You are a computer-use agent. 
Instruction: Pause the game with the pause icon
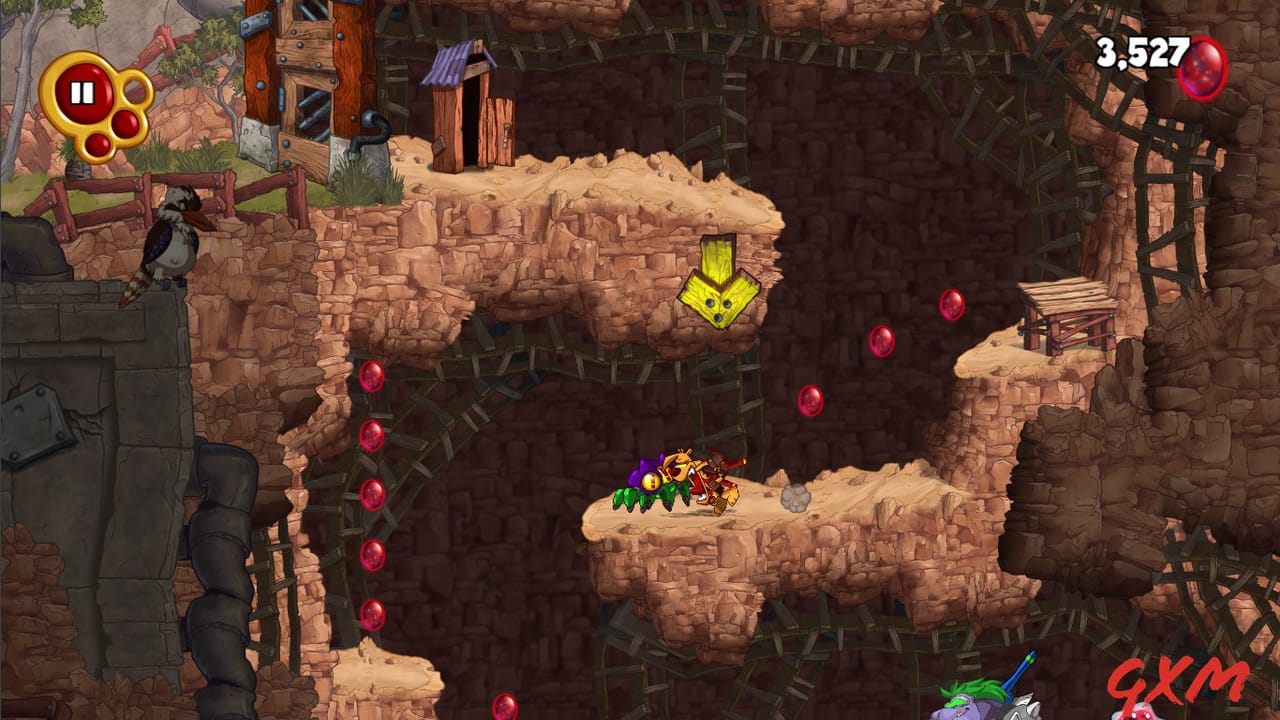click(x=84, y=92)
